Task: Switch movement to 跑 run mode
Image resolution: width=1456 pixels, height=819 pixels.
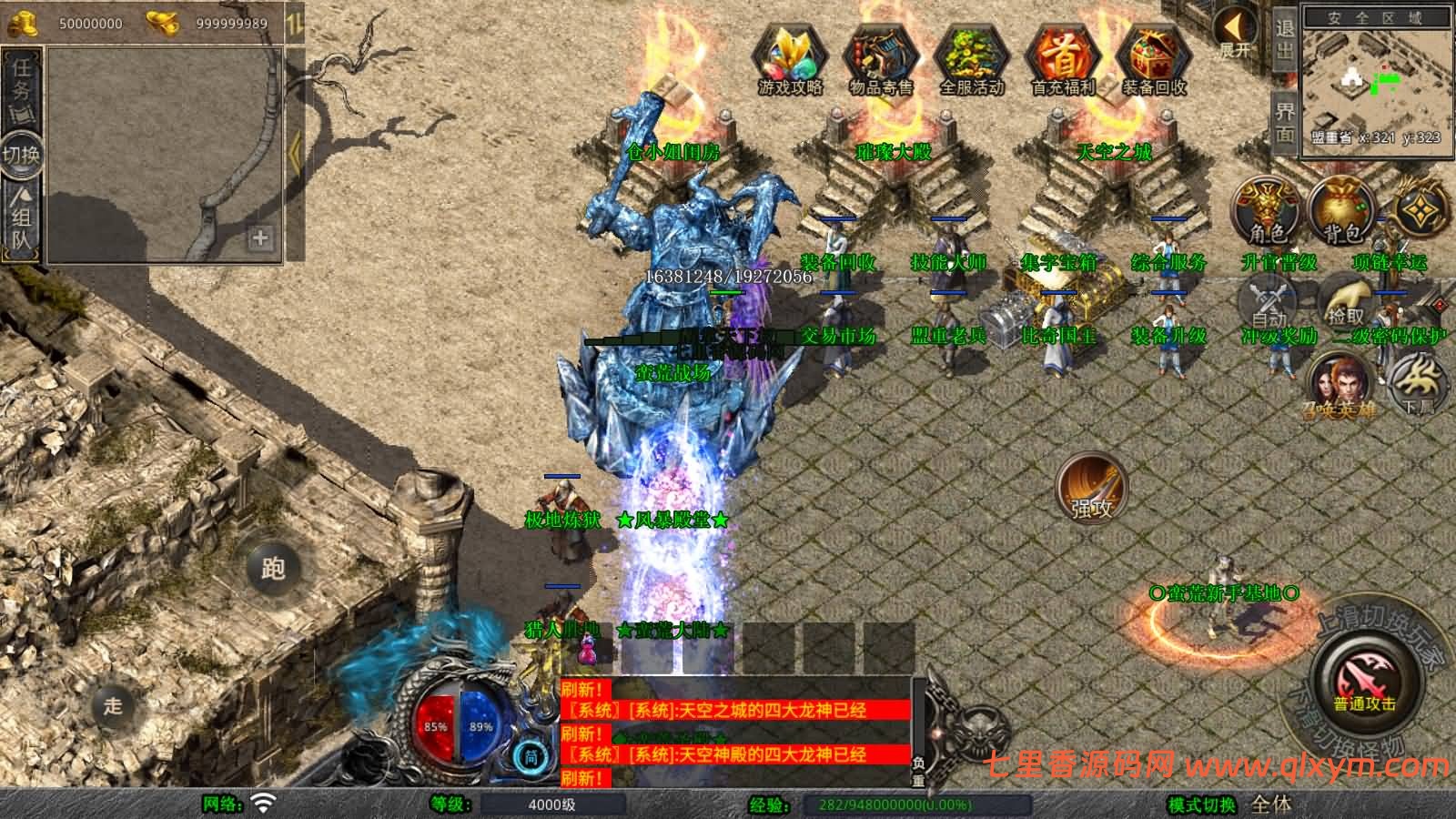Action: click(273, 568)
